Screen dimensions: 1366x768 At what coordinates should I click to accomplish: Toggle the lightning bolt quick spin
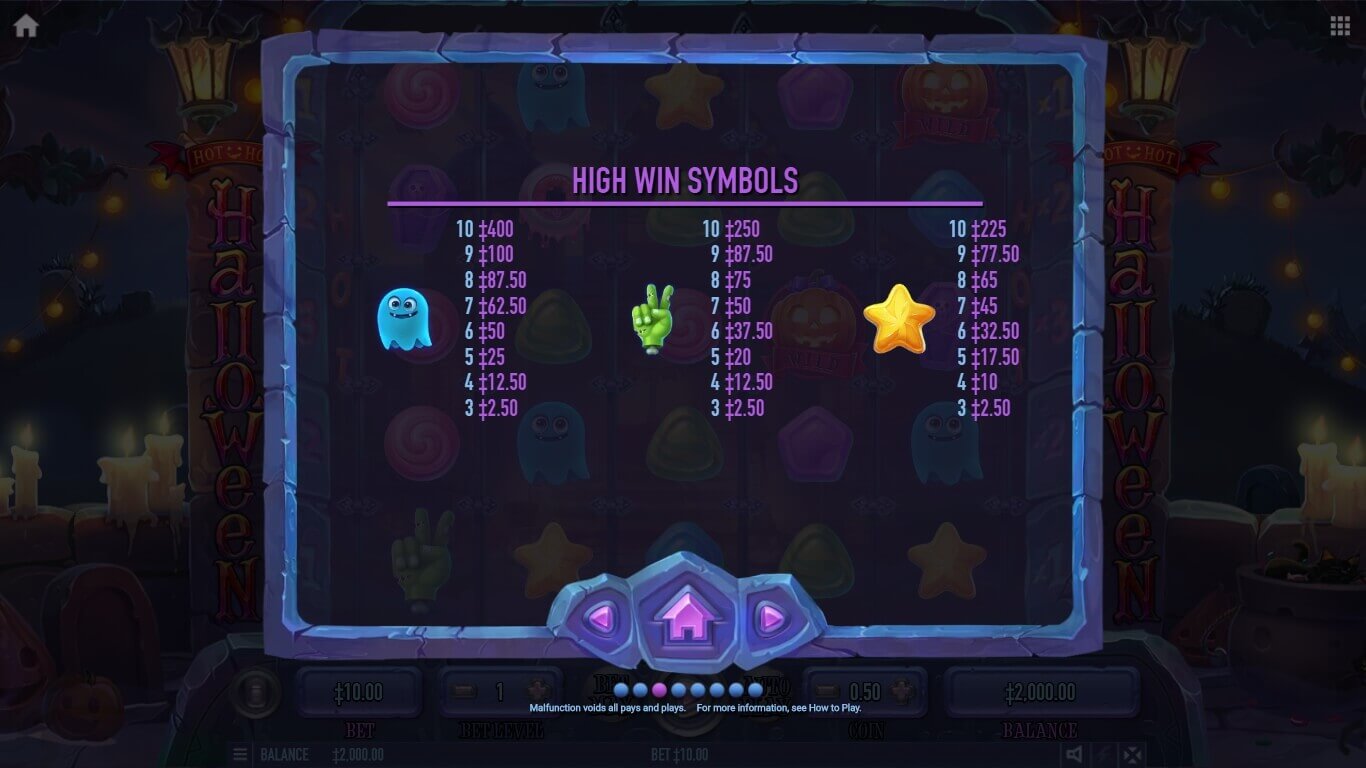pos(1103,754)
